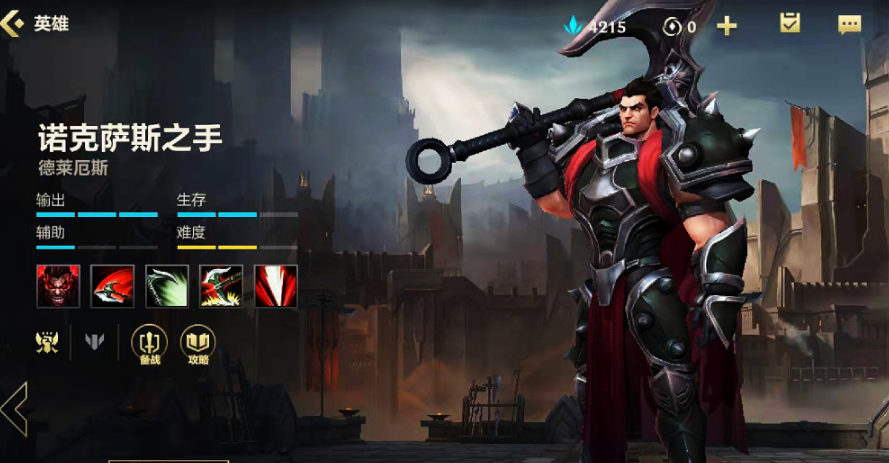Show previous champion with left arrow
This screenshot has width=889, height=463.
point(14,409)
